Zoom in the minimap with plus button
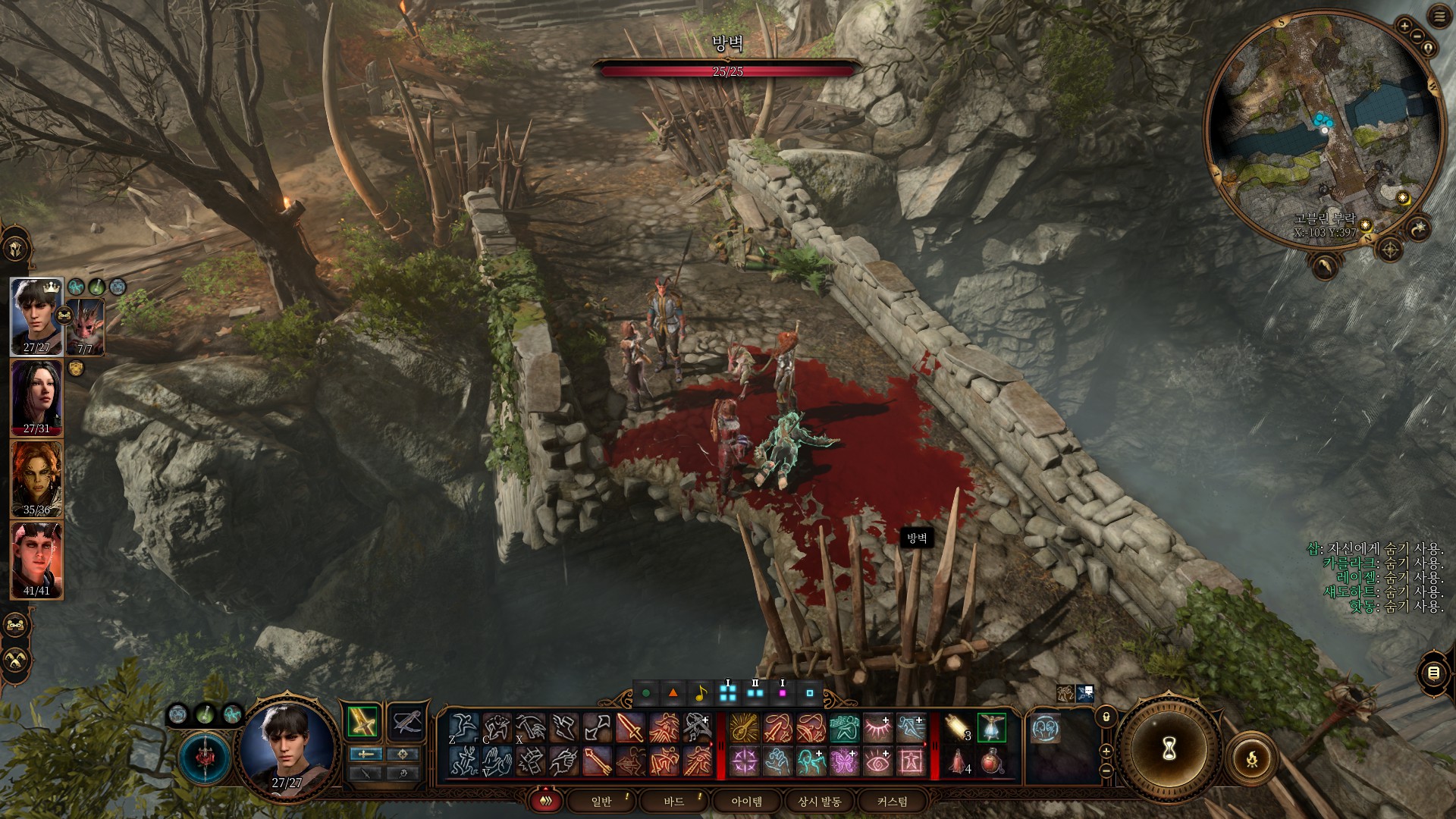The height and width of the screenshot is (819, 1456). click(1404, 26)
